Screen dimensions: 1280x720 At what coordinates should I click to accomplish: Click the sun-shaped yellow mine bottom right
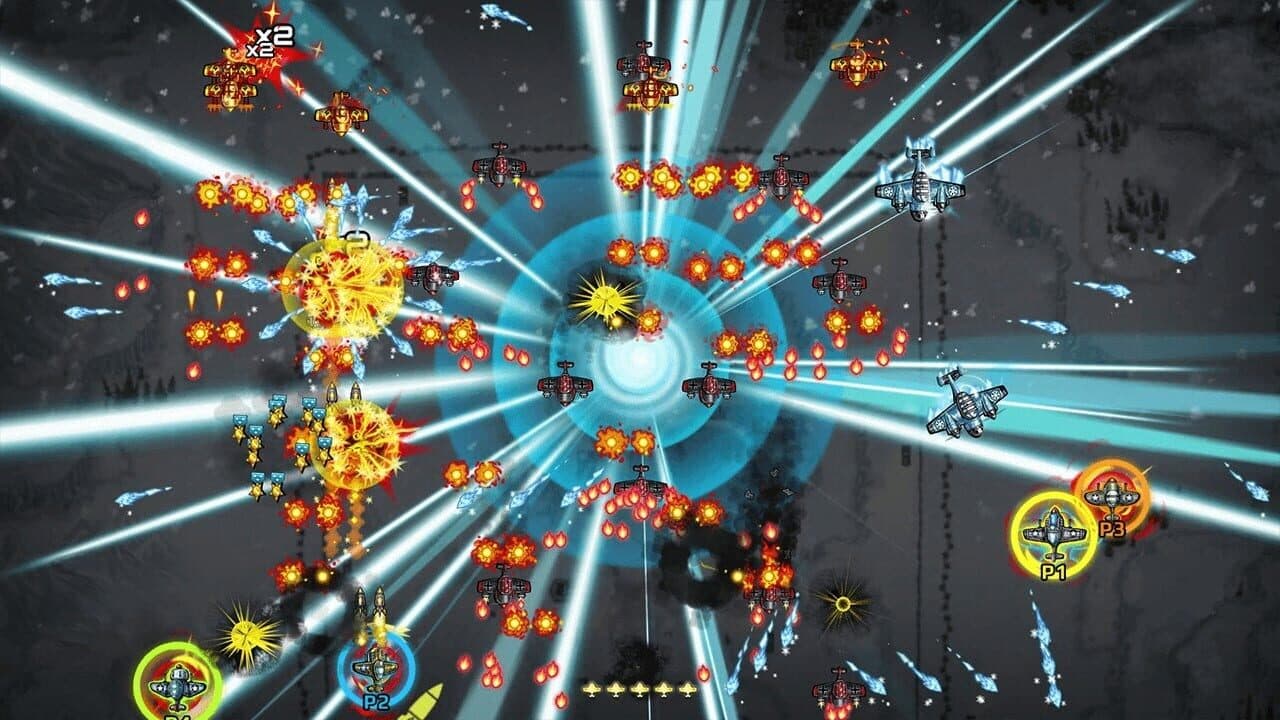coord(845,605)
